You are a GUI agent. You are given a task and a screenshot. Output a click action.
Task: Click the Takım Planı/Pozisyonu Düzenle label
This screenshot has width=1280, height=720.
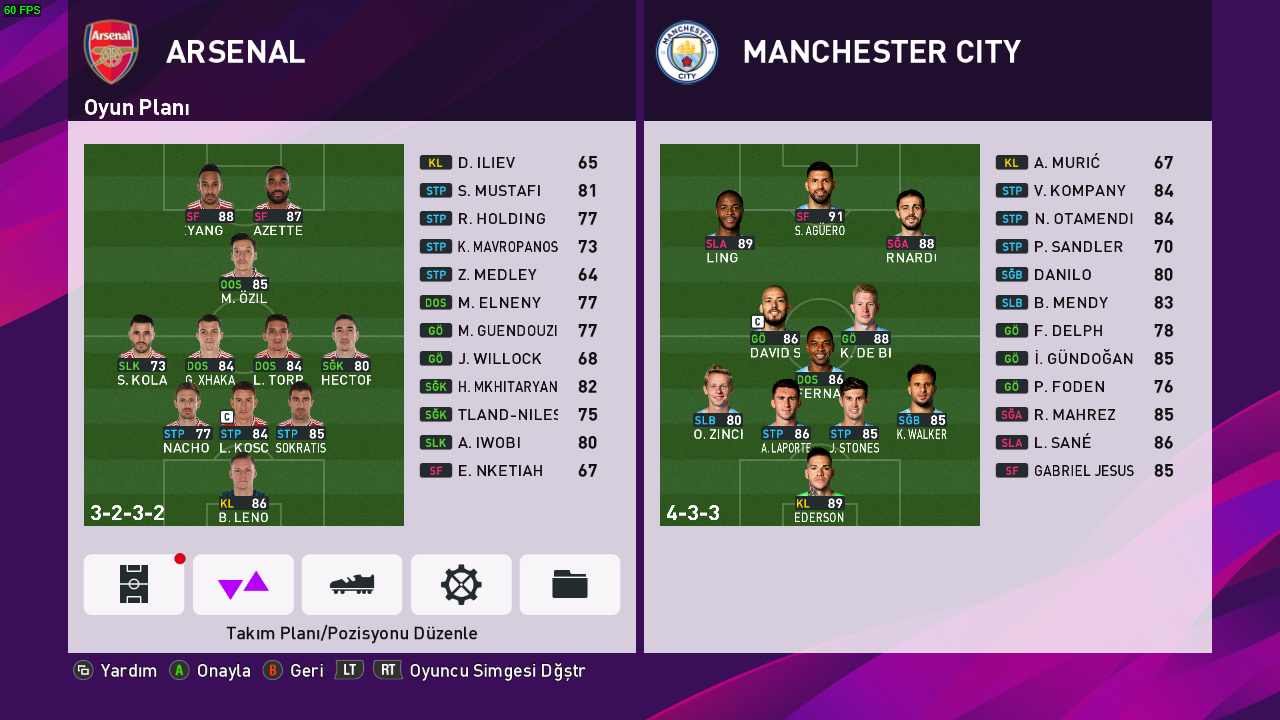coord(353,633)
